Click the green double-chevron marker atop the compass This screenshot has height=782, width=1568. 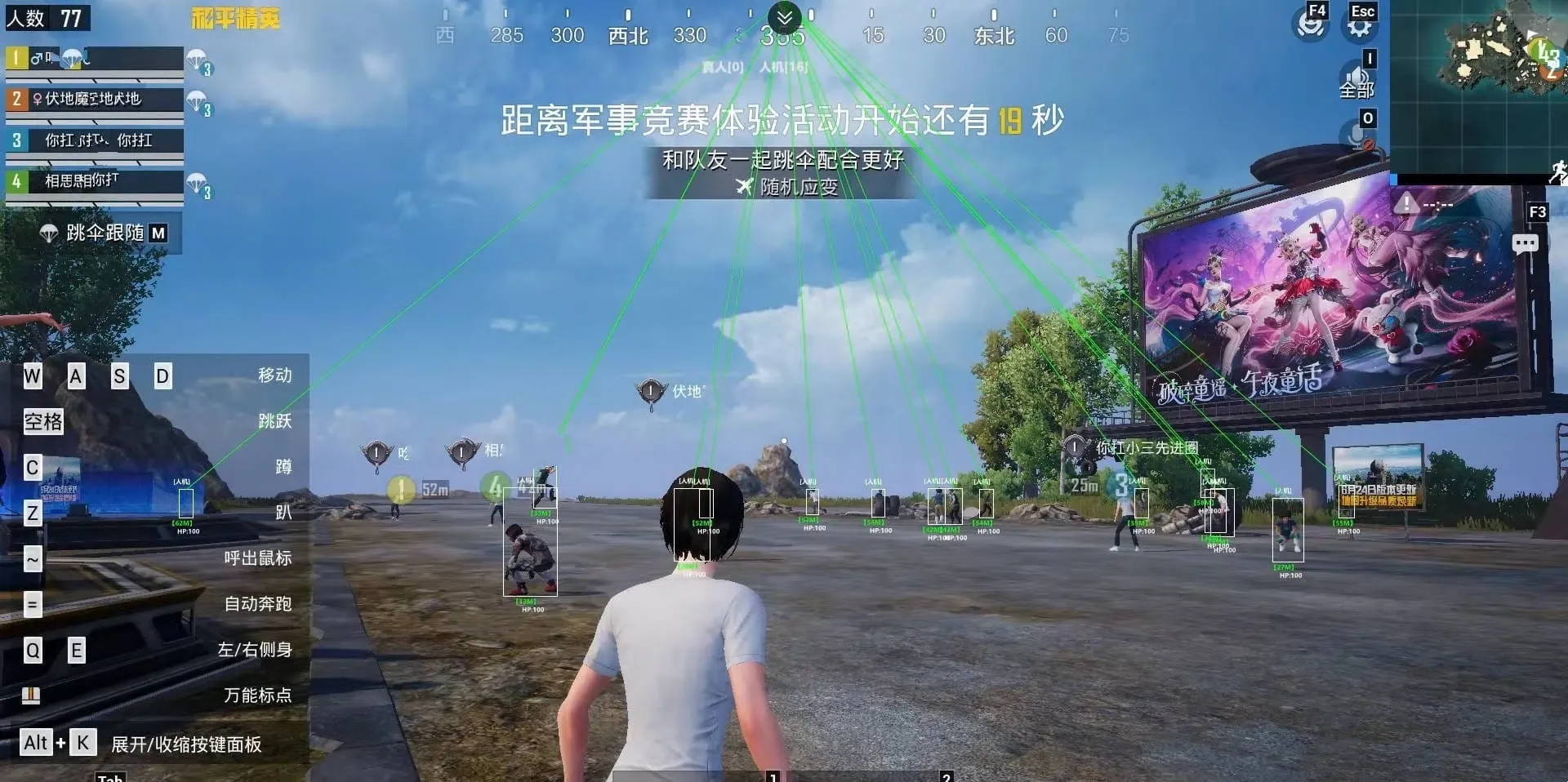pyautogui.click(x=783, y=16)
